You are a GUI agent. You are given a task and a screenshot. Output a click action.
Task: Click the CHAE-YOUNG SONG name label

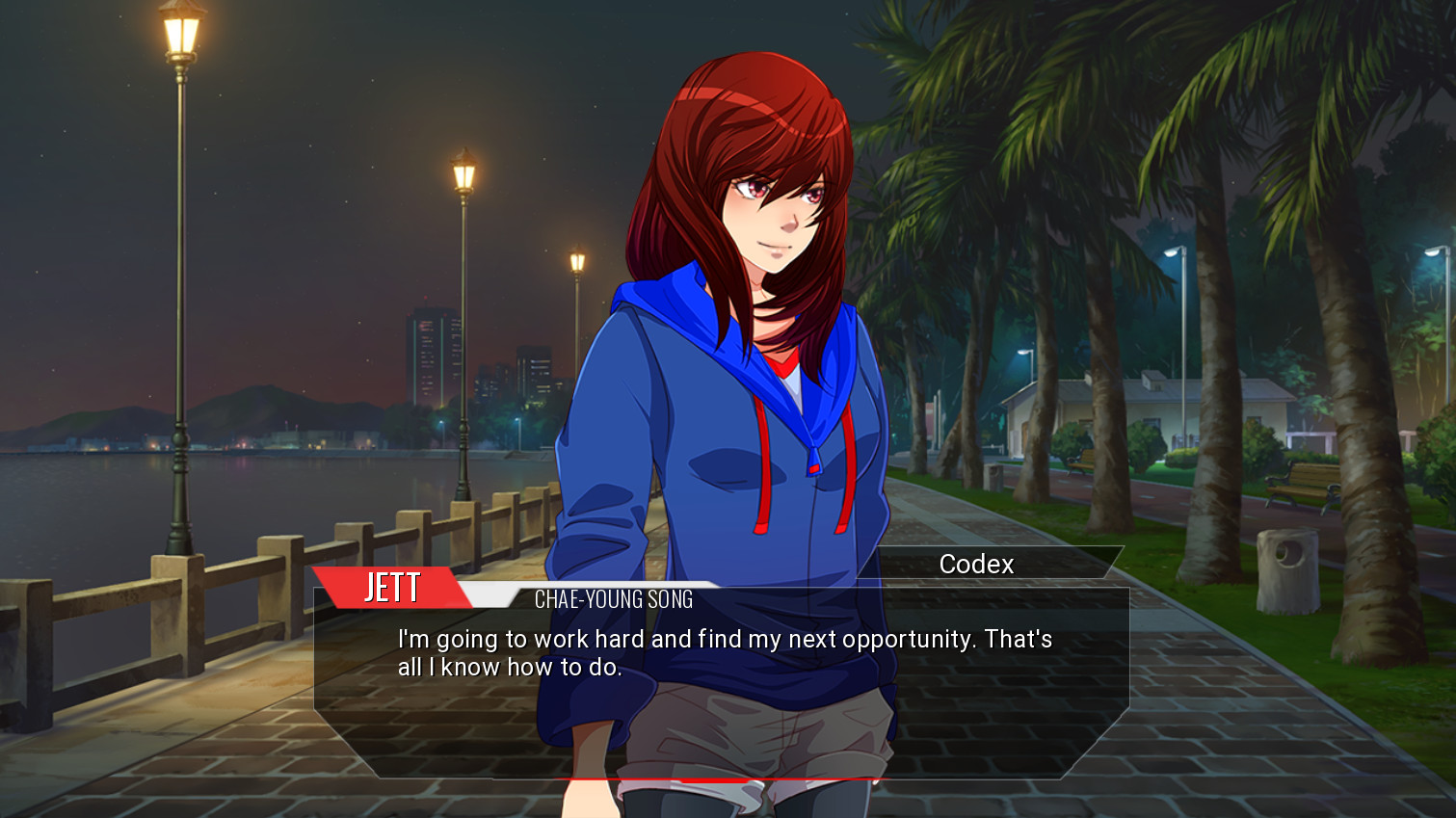612,599
